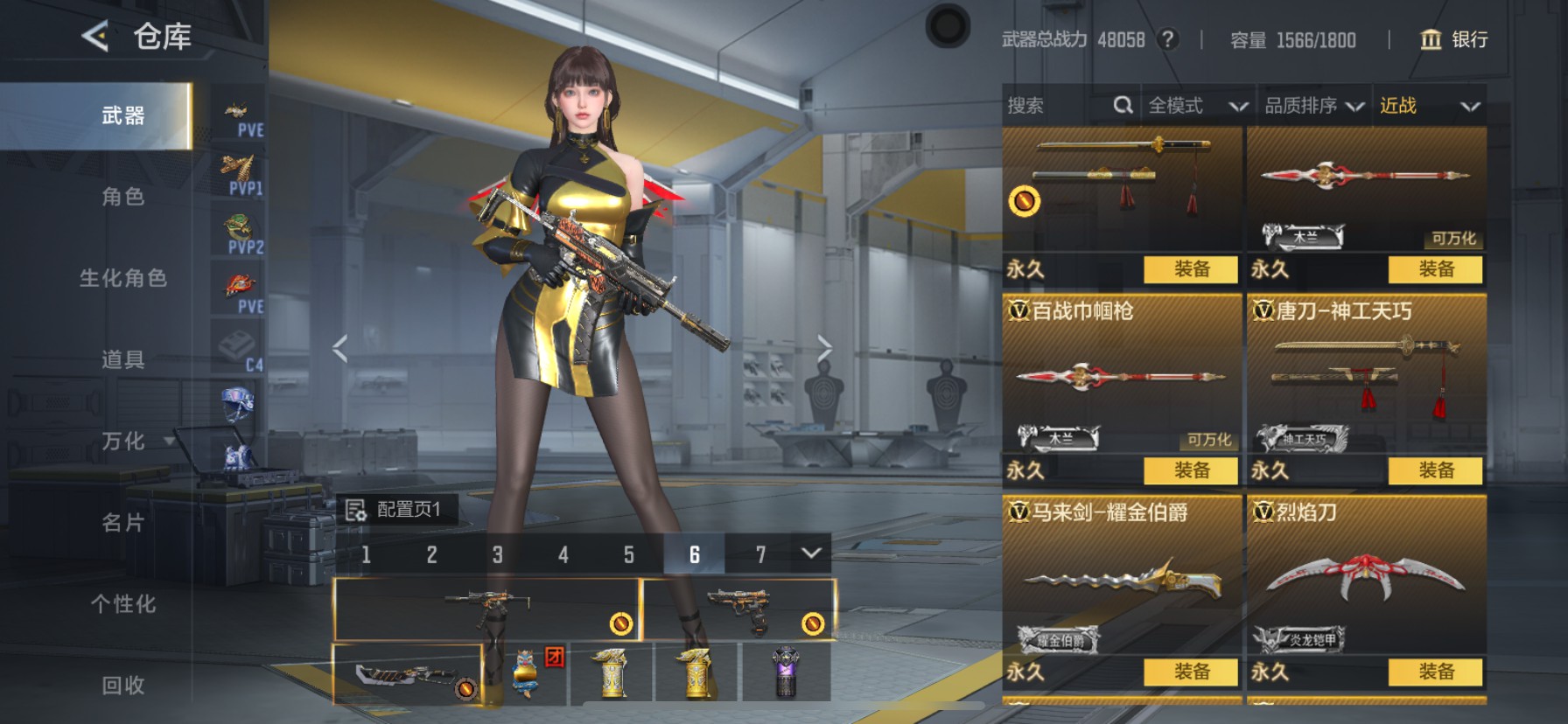The height and width of the screenshot is (724, 1568).
Task: Open the 生化角色 category
Action: click(122, 278)
